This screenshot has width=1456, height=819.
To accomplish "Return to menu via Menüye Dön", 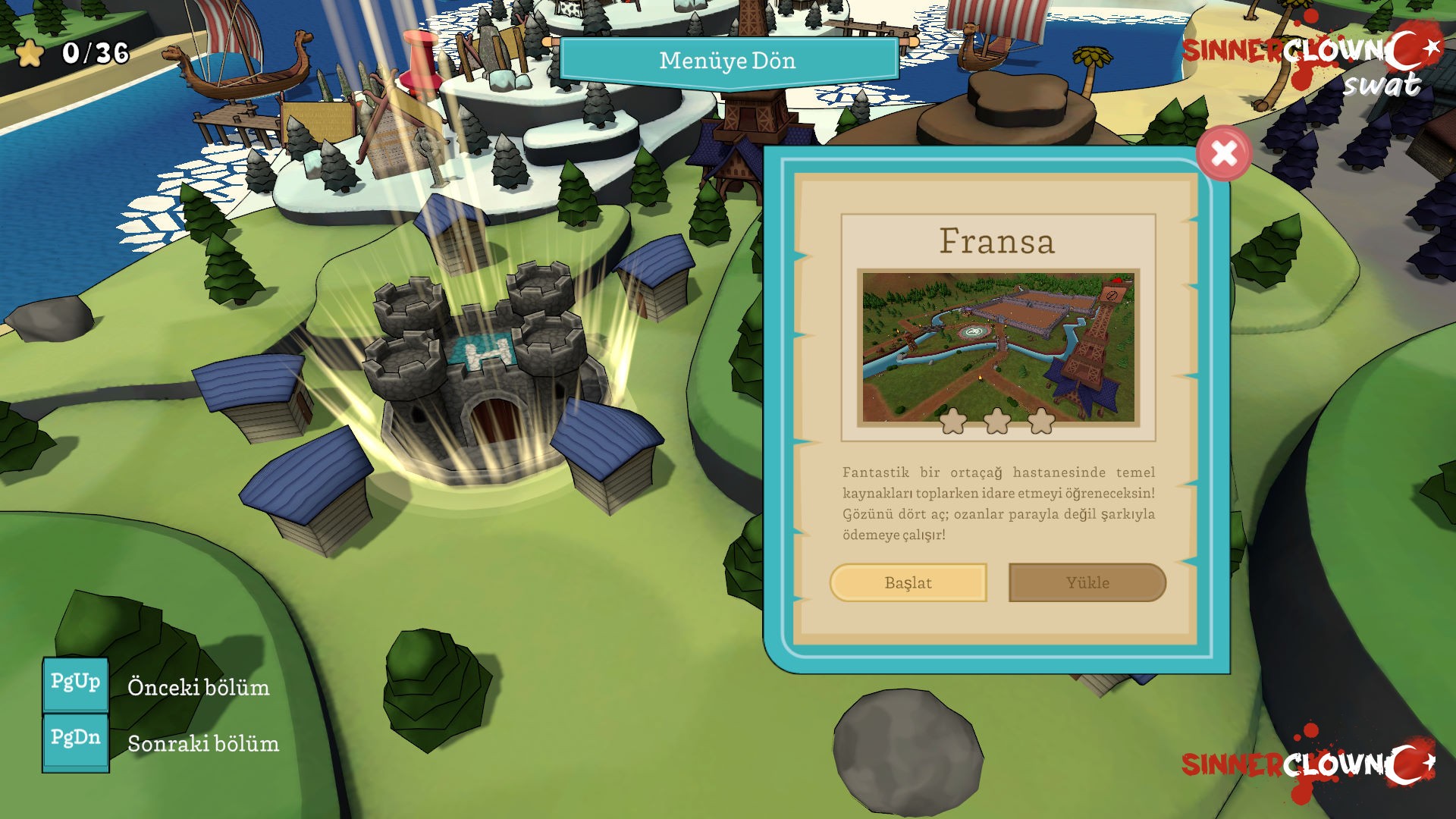I will (x=728, y=61).
